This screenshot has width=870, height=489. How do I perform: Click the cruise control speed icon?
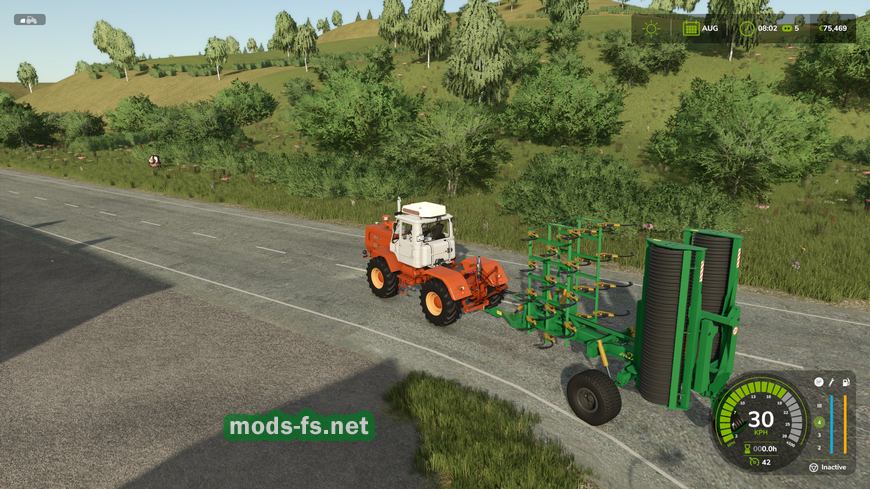click(x=753, y=461)
